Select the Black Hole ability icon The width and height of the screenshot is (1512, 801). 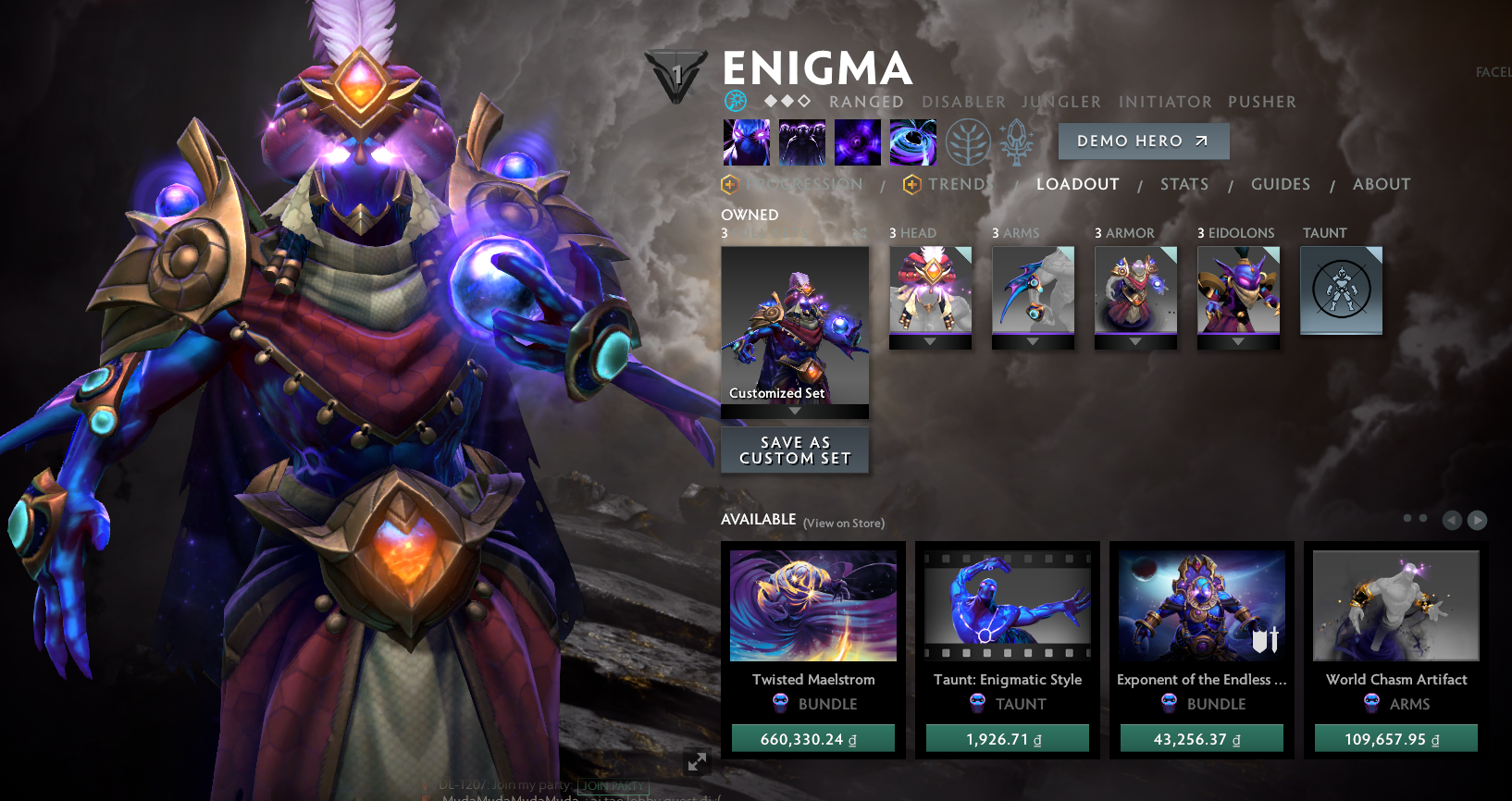(x=913, y=142)
